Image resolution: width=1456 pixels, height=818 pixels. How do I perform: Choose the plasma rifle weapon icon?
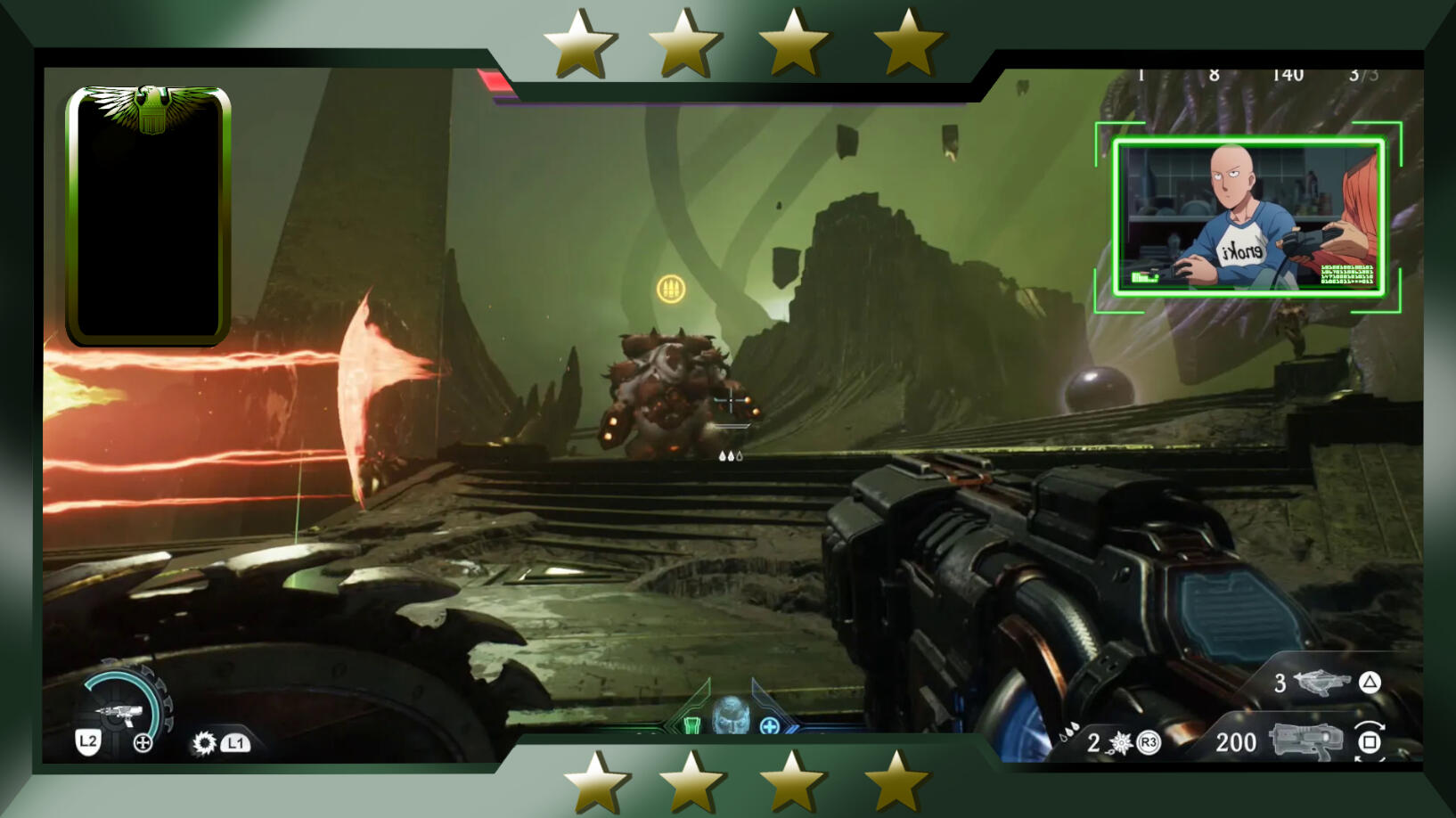1305,740
